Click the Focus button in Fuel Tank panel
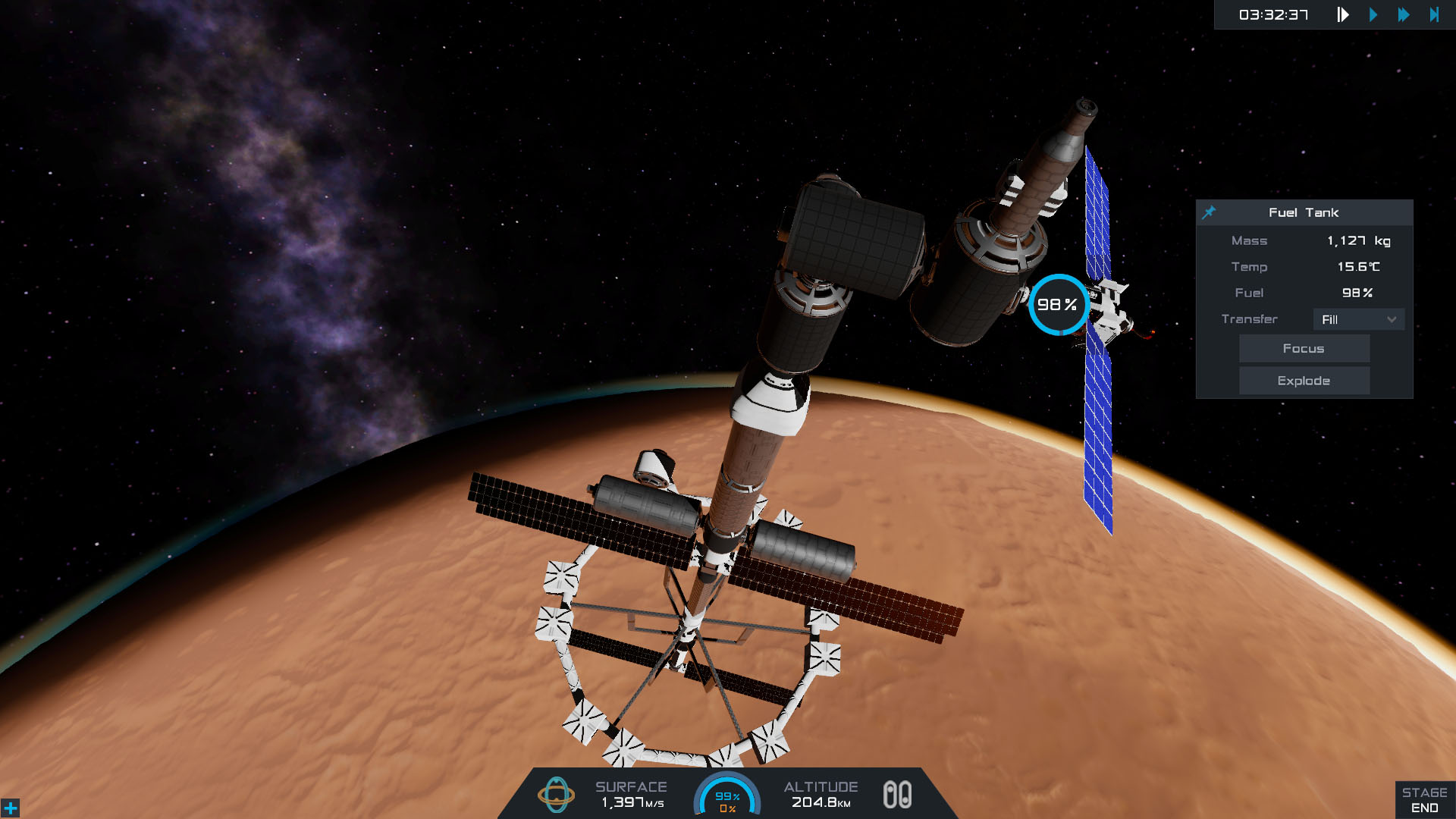This screenshot has width=1456, height=819. point(1304,349)
